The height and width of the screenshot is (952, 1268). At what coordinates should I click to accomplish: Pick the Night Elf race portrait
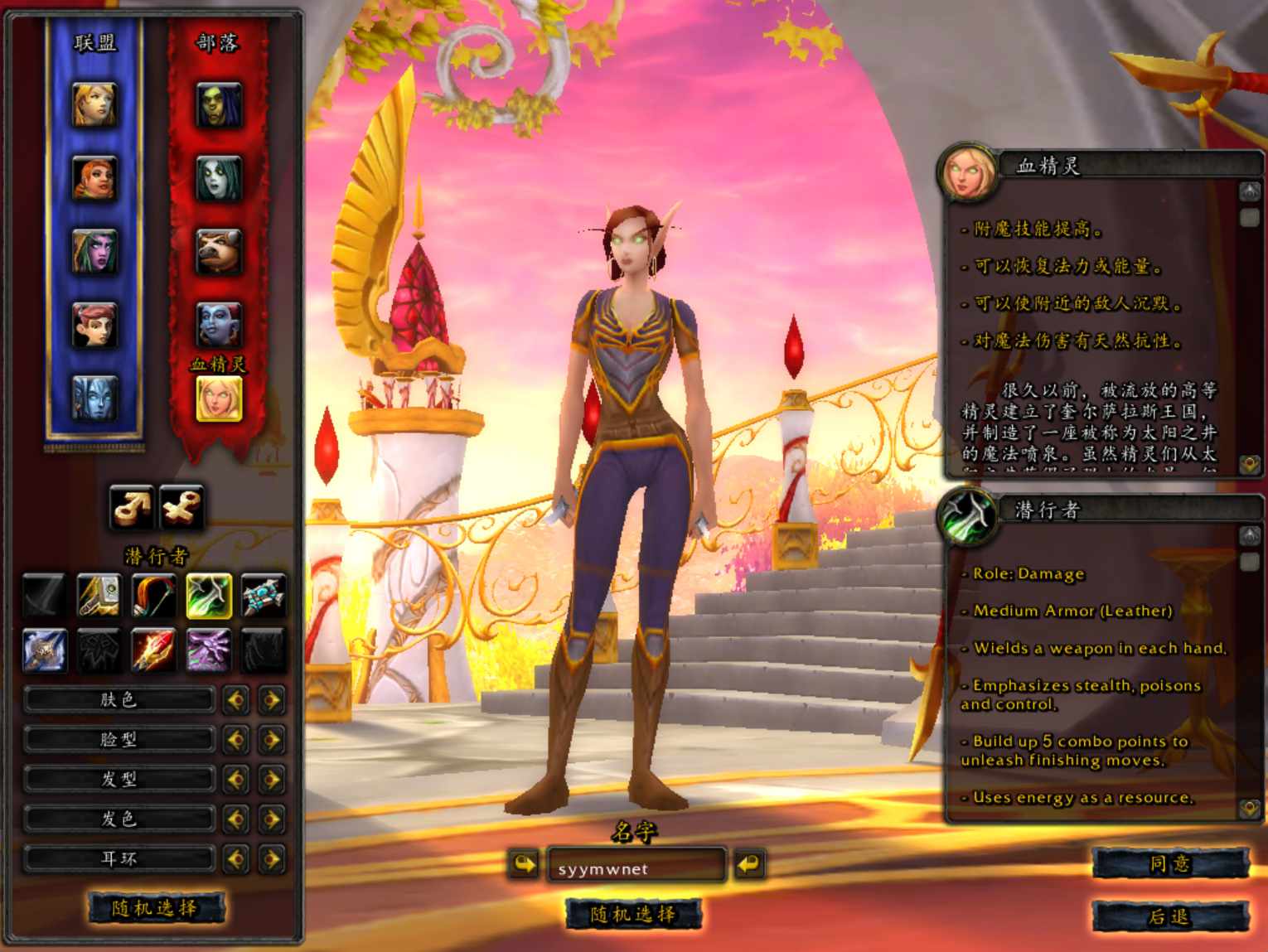pos(94,251)
